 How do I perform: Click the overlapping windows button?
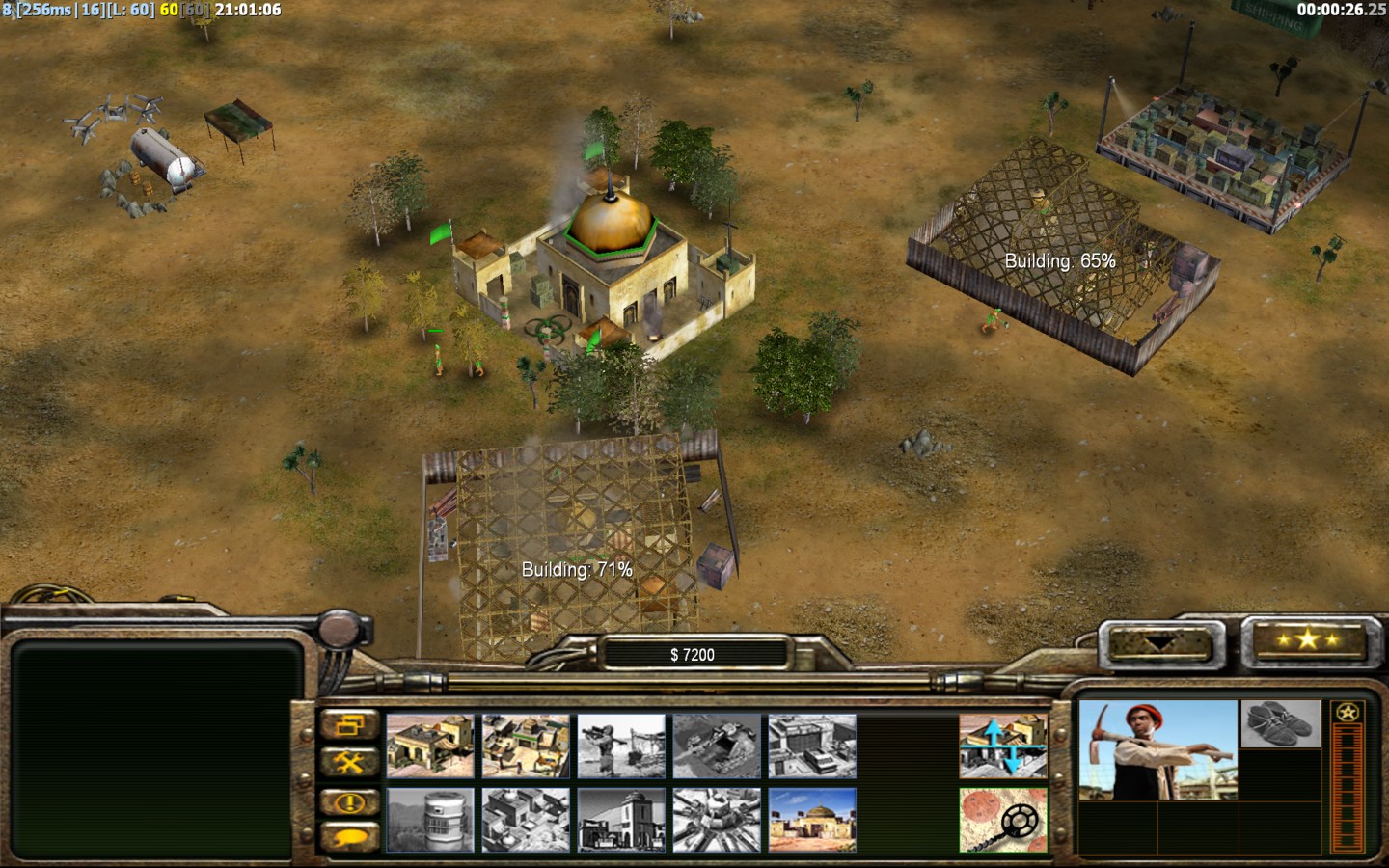tap(349, 725)
